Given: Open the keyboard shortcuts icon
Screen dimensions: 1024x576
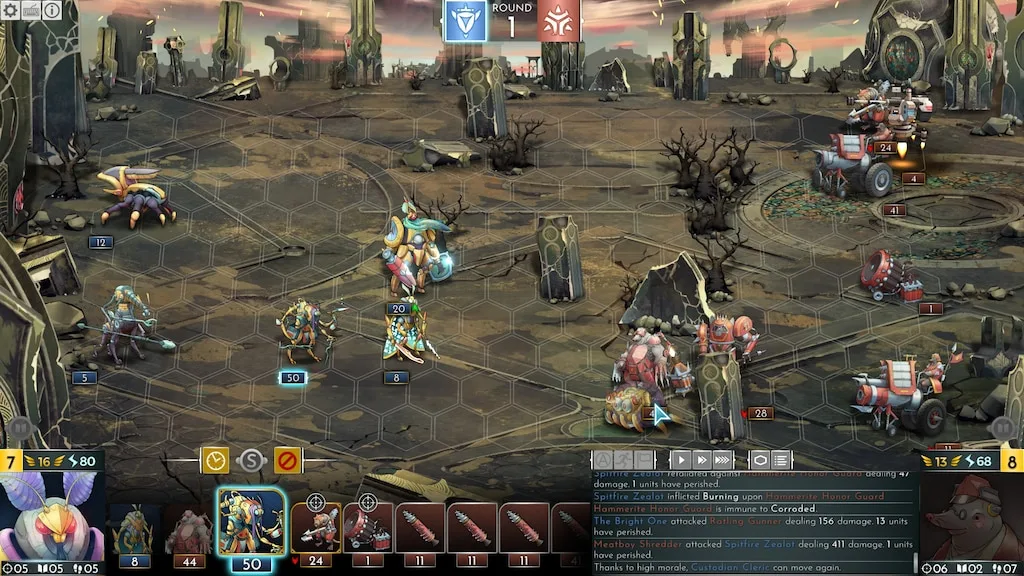Looking at the screenshot, I should 30,10.
